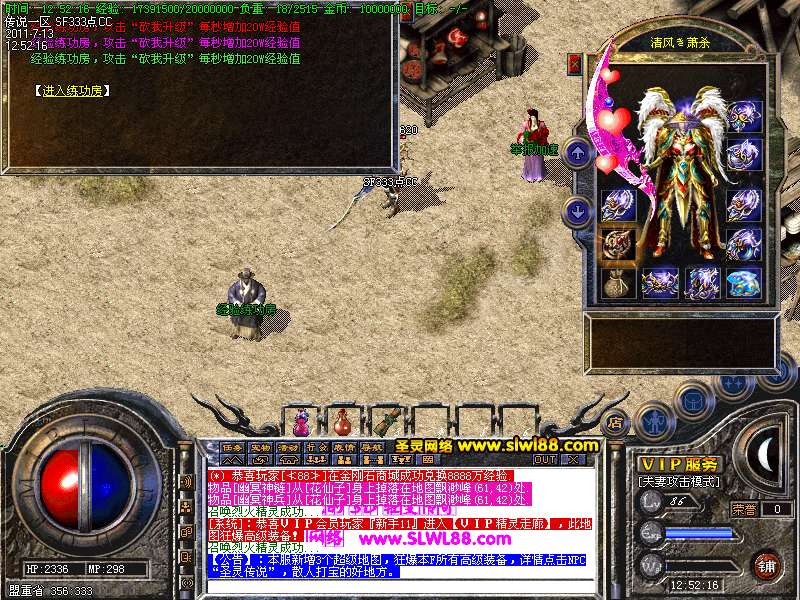Viewport: 800px width, 600px height.
Task: Click the down arrow on equipment panel
Action: pos(577,211)
